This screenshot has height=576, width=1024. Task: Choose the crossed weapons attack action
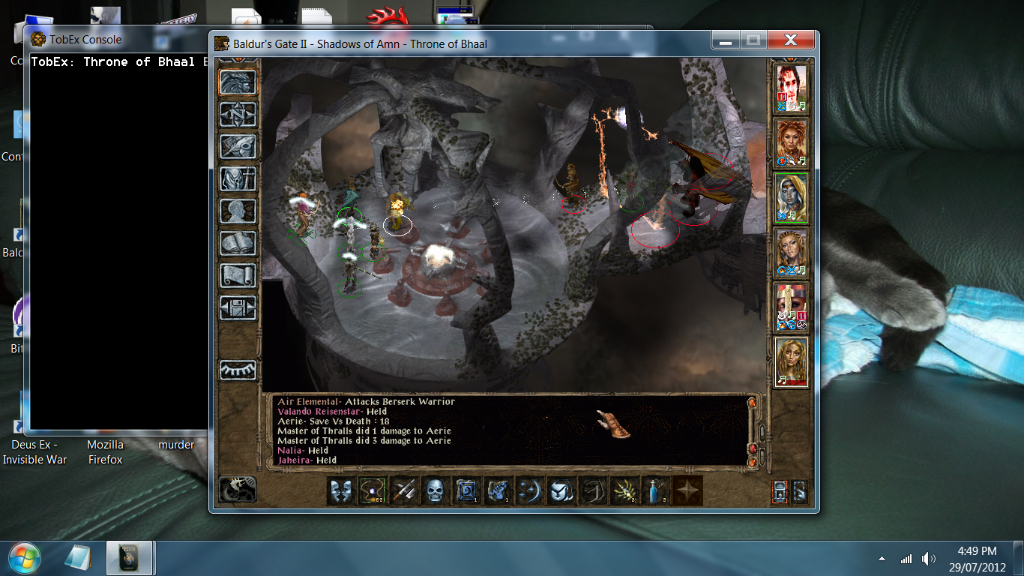(404, 491)
